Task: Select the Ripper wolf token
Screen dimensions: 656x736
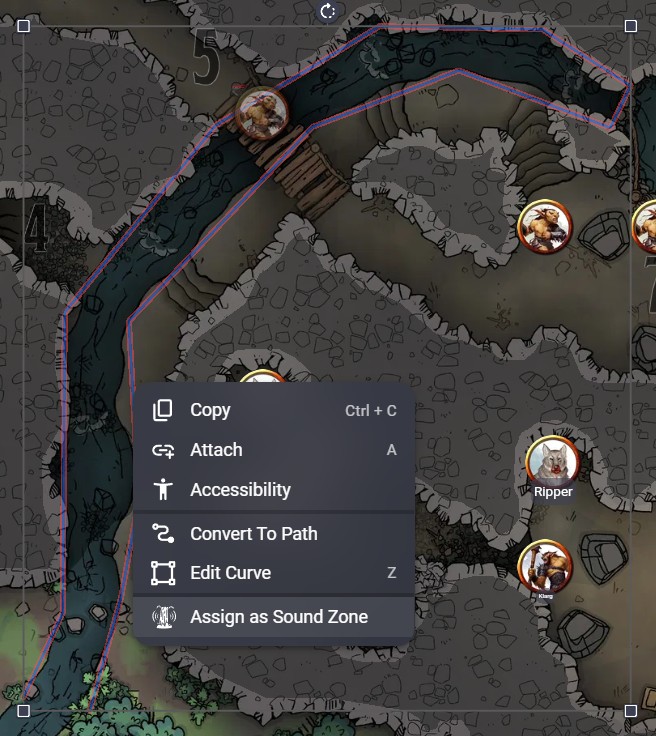Action: (x=553, y=460)
